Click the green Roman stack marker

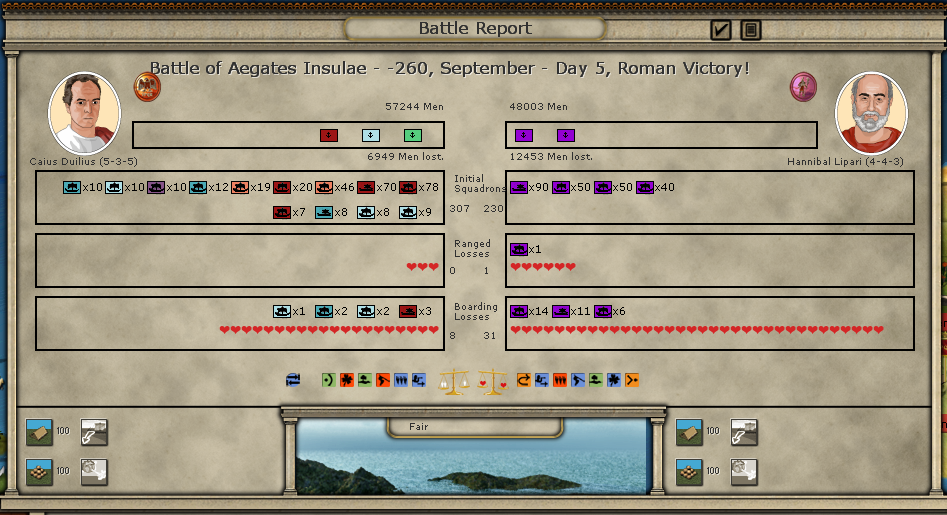pyautogui.click(x=413, y=135)
